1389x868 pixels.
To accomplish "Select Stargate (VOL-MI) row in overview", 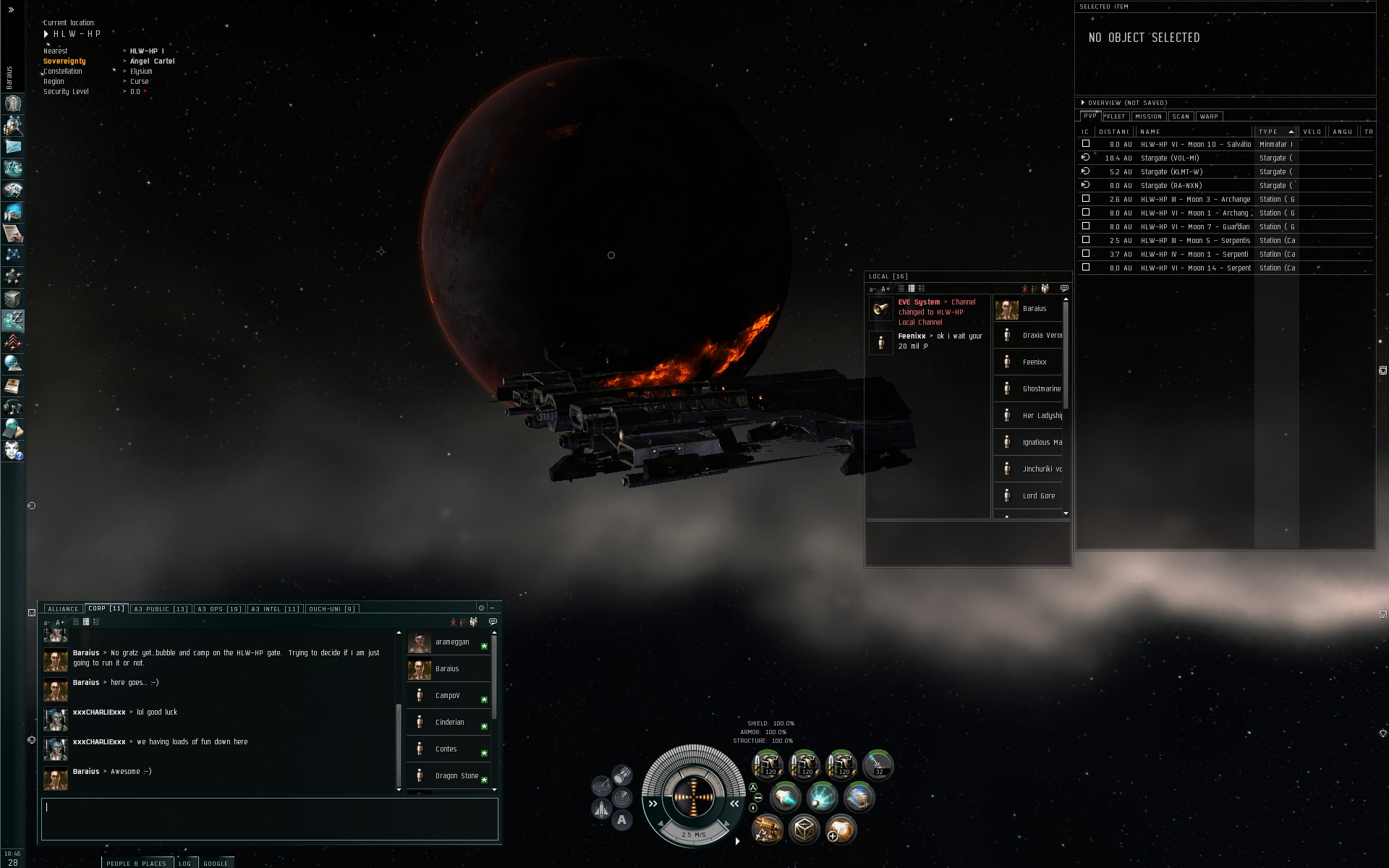I will click(x=1170, y=158).
